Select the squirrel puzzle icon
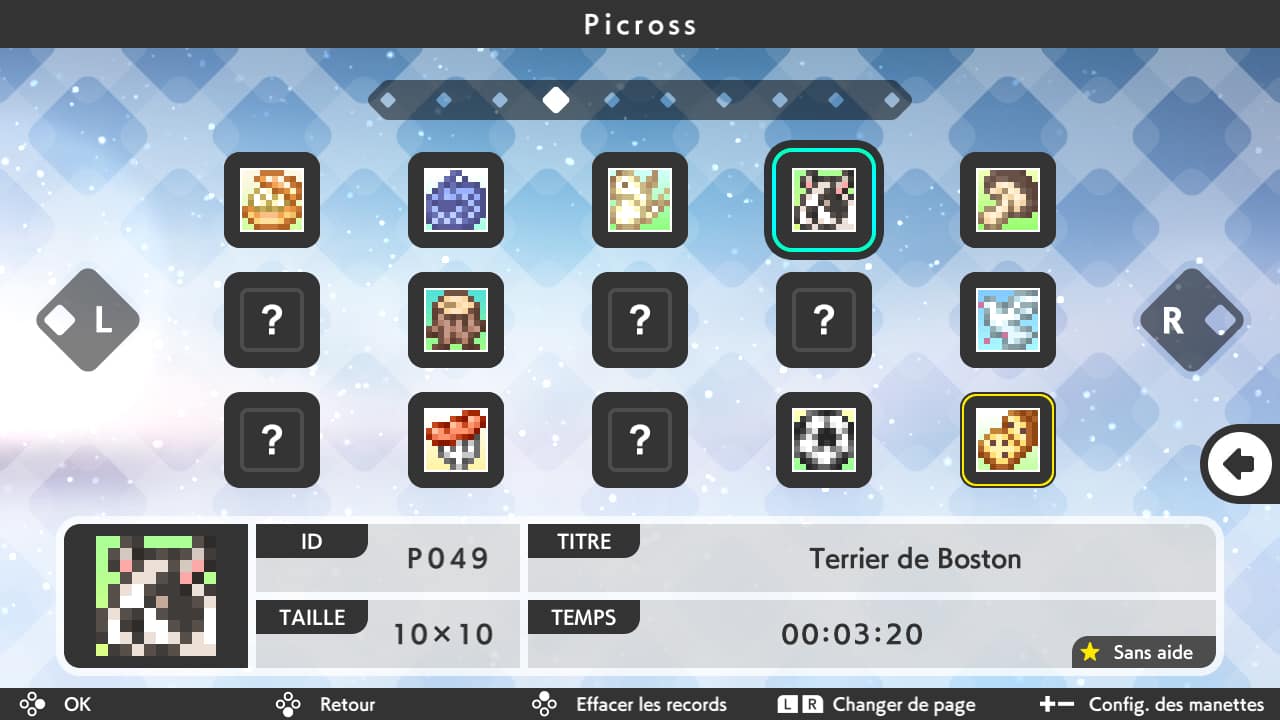 coord(639,200)
